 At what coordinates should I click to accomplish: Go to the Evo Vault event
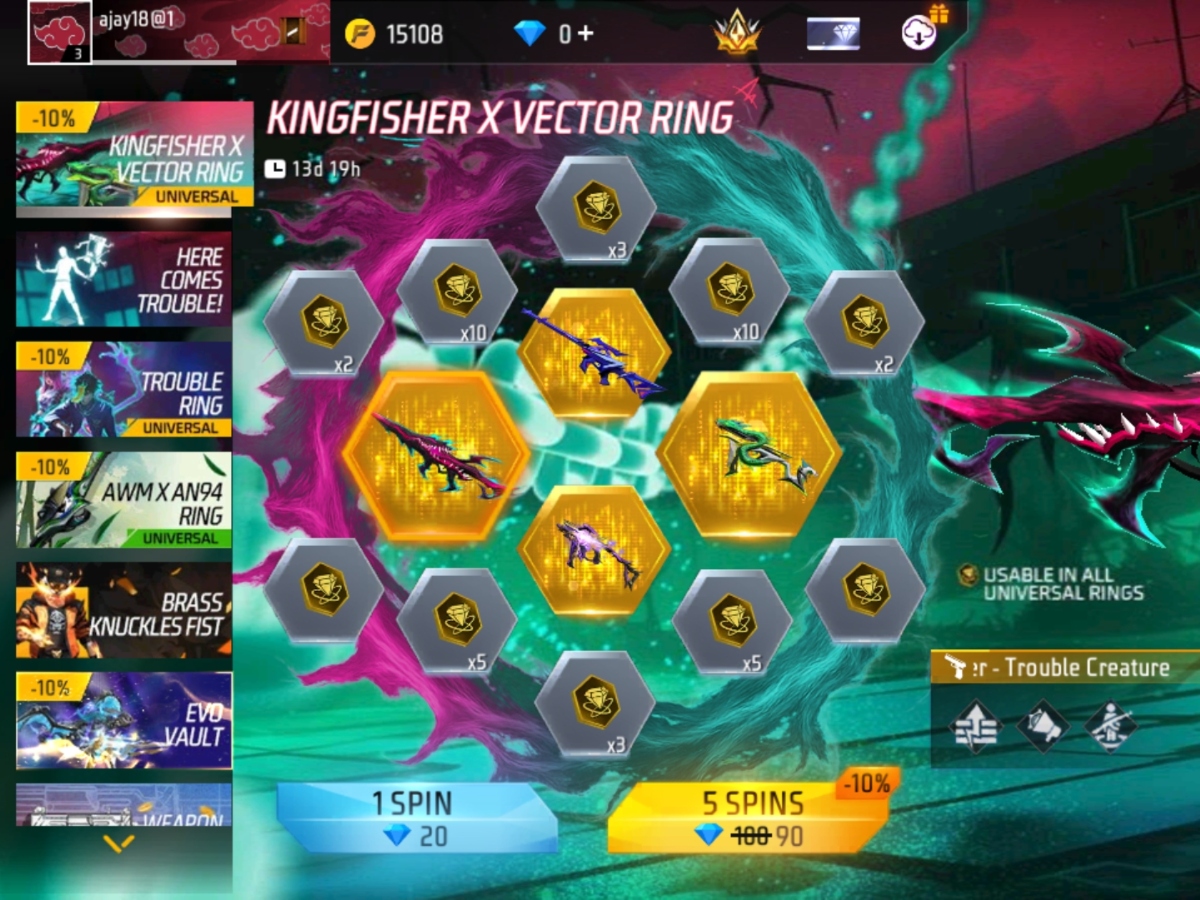pyautogui.click(x=124, y=720)
